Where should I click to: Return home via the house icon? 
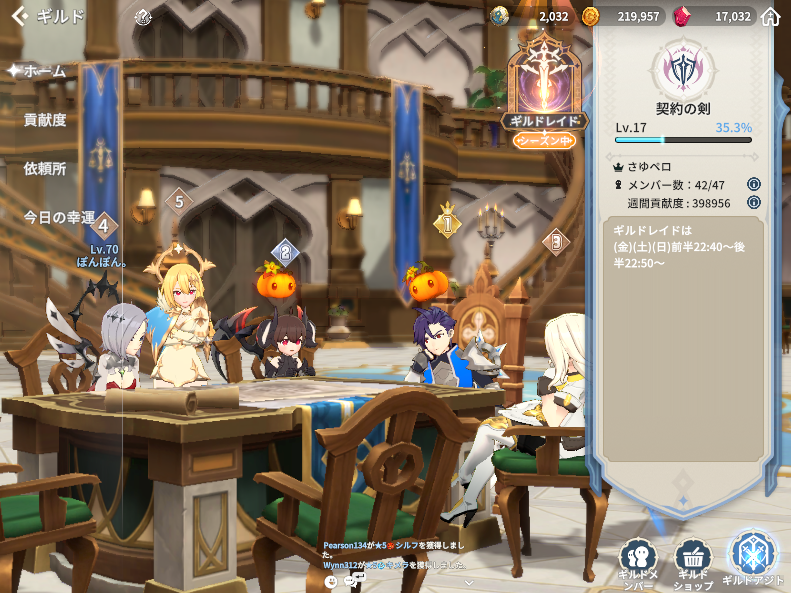770,16
